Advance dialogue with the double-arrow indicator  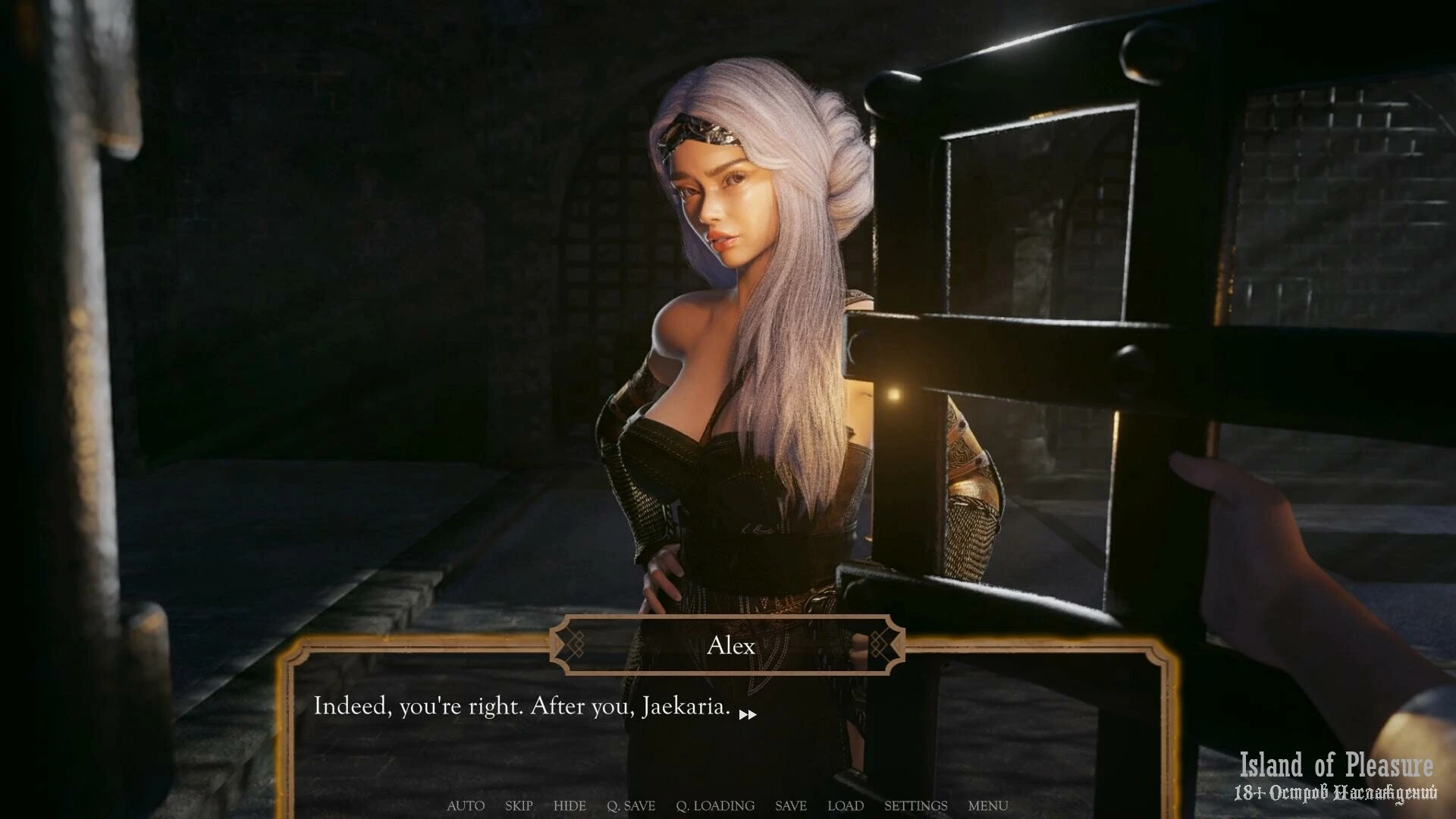[748, 714]
